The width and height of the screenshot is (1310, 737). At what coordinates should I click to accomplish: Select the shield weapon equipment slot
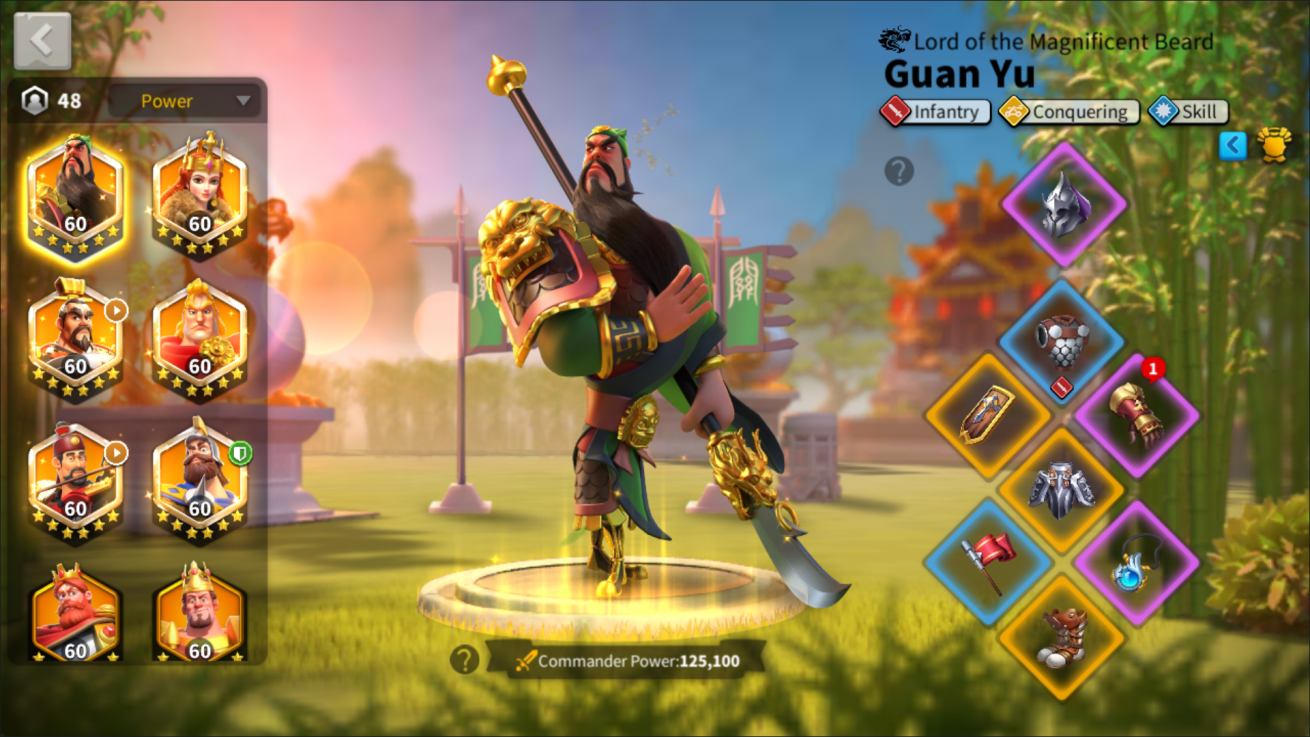point(987,415)
